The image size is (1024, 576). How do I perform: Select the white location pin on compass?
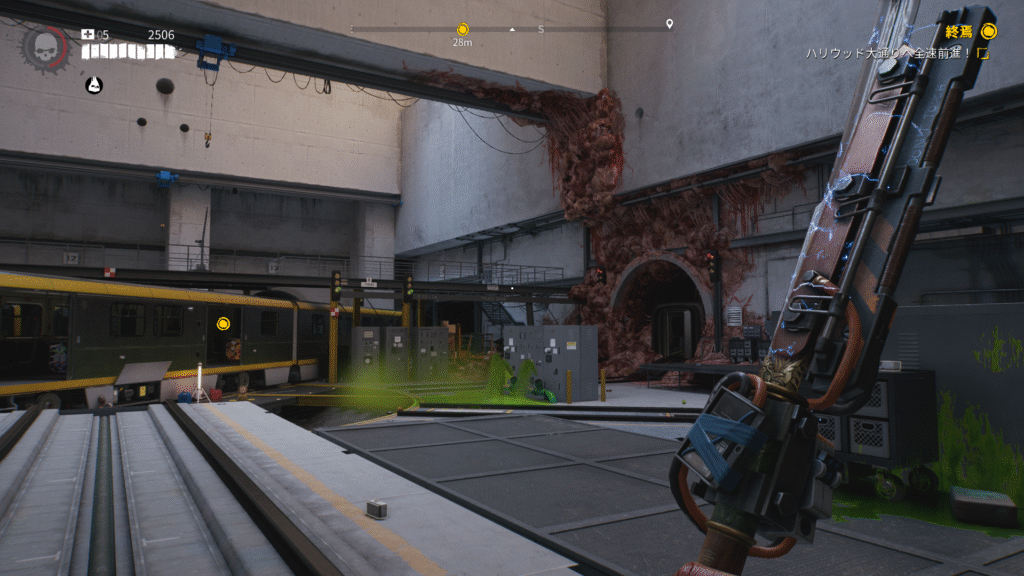[x=669, y=24]
